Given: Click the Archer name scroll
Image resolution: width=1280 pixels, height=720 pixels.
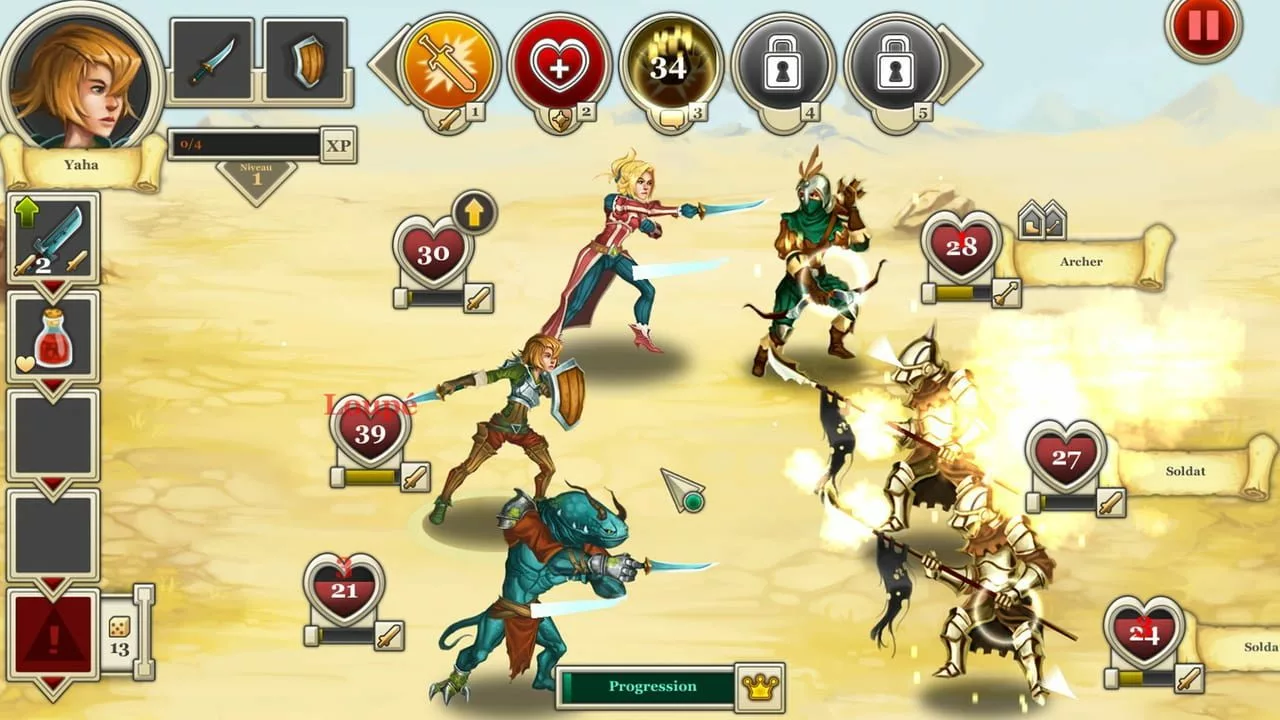Looking at the screenshot, I should coord(1081,261).
